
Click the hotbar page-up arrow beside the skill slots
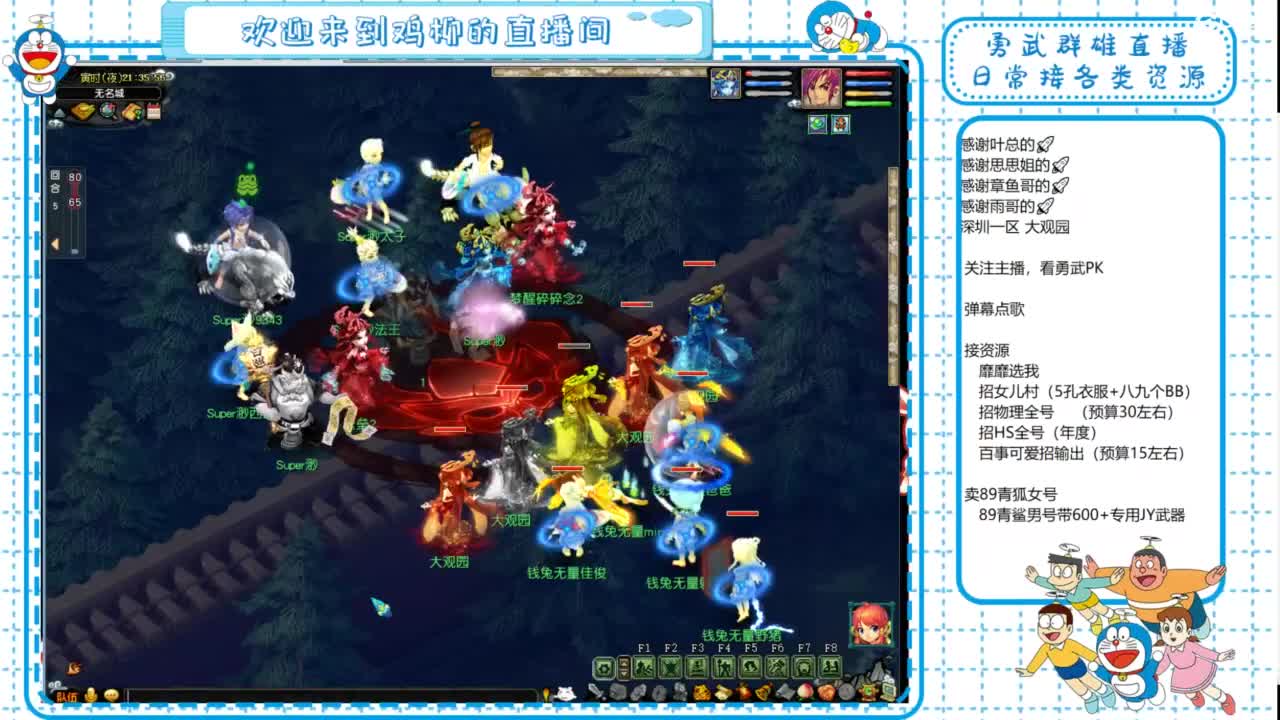(624, 661)
